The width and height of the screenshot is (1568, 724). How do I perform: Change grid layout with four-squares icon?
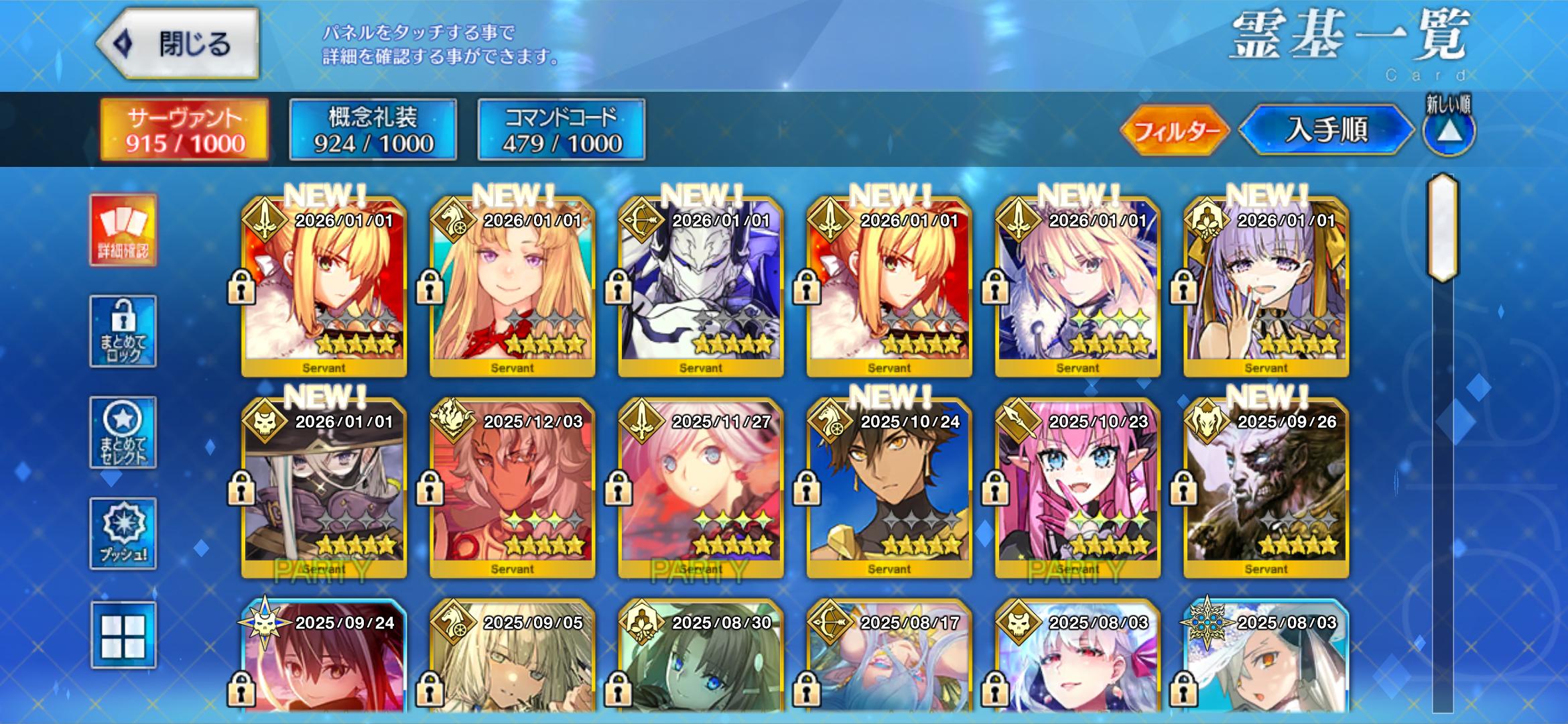[x=123, y=635]
